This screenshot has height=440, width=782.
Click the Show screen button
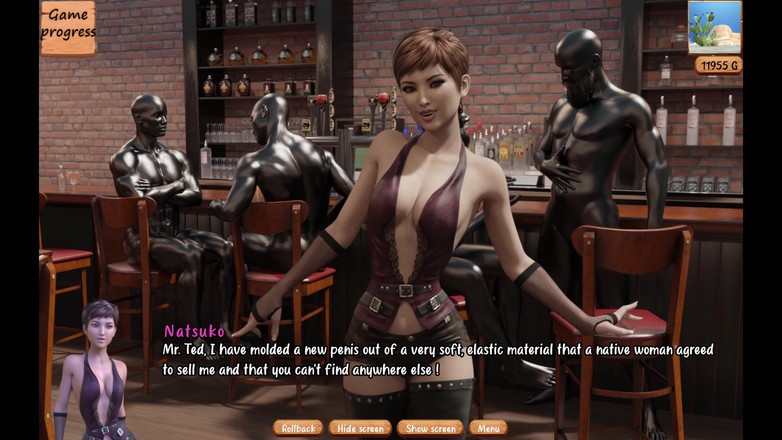point(430,428)
